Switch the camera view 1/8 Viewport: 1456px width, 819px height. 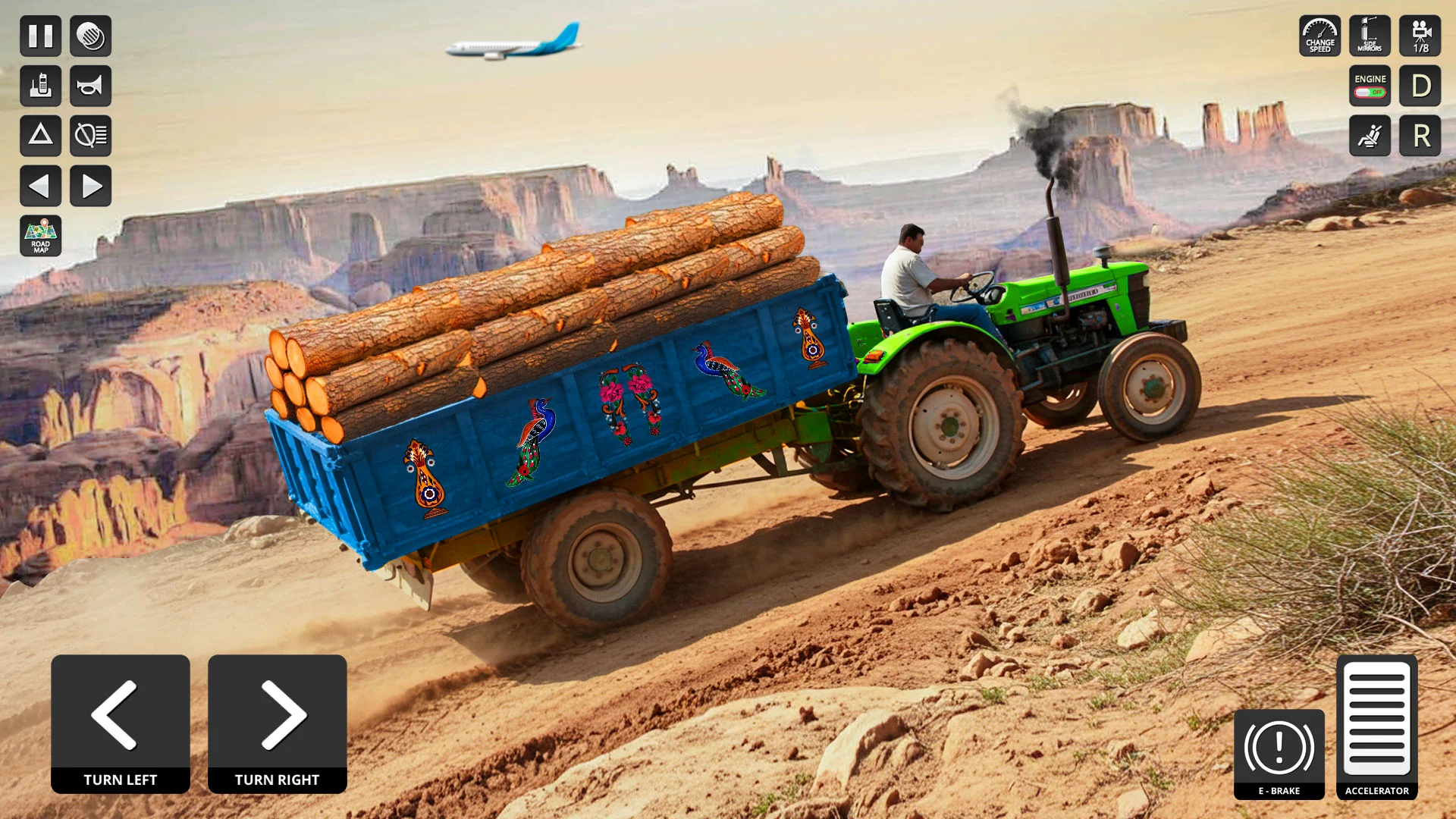(x=1420, y=36)
